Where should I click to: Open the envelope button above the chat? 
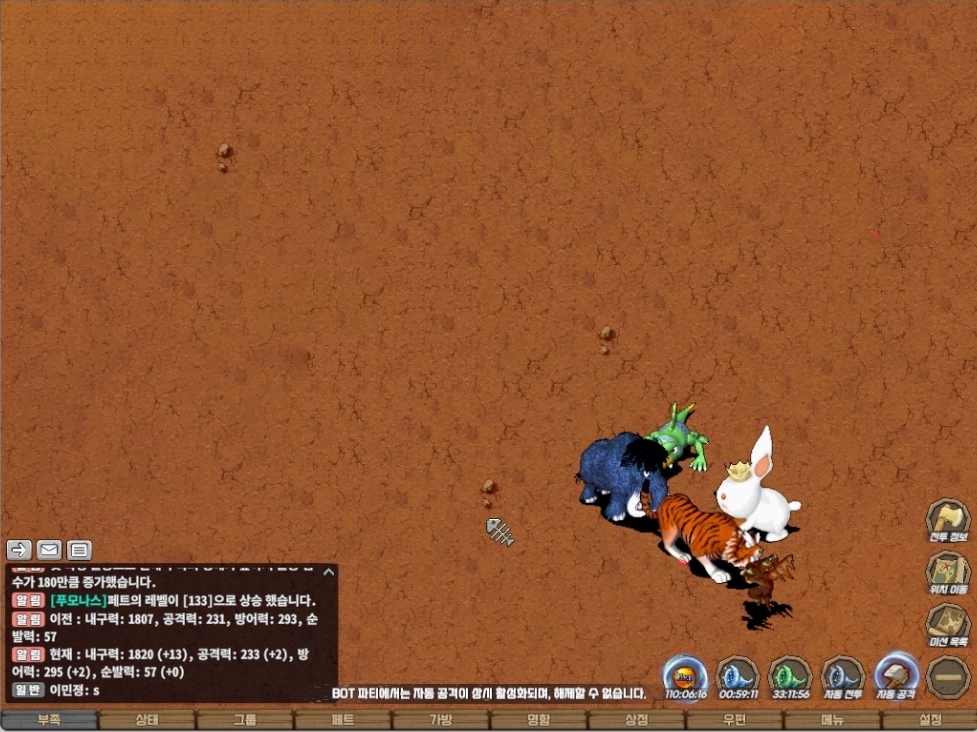(49, 549)
